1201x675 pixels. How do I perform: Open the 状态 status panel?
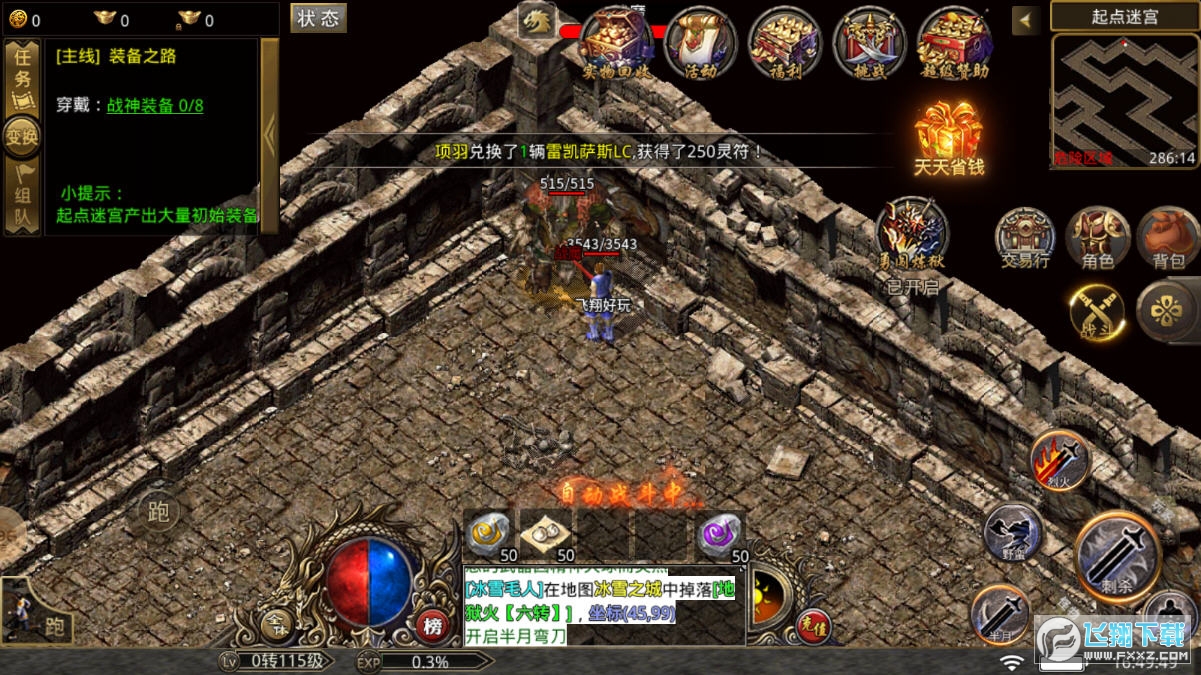[x=318, y=18]
